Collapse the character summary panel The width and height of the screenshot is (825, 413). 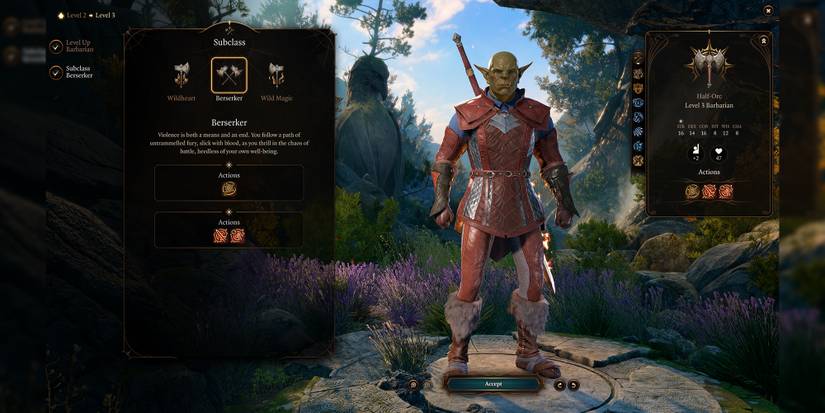(x=763, y=41)
